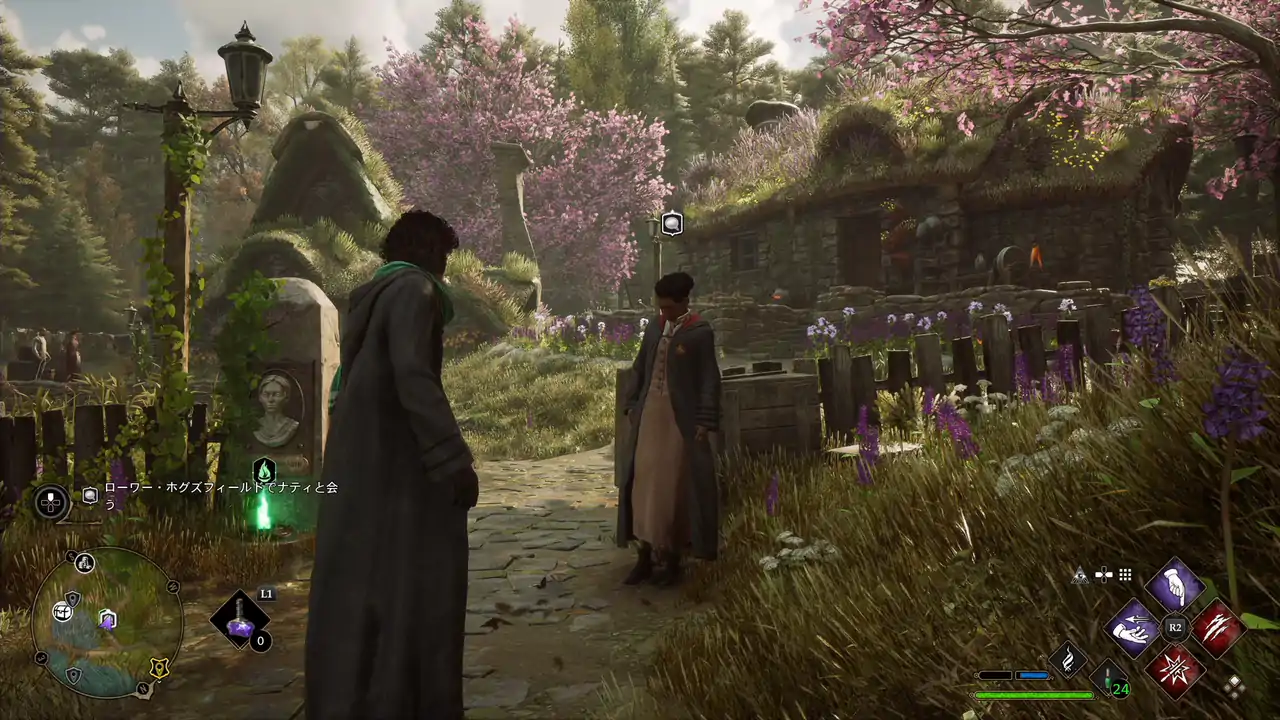The image size is (1280, 720).
Task: Open the circular minimap
Action: click(106, 622)
